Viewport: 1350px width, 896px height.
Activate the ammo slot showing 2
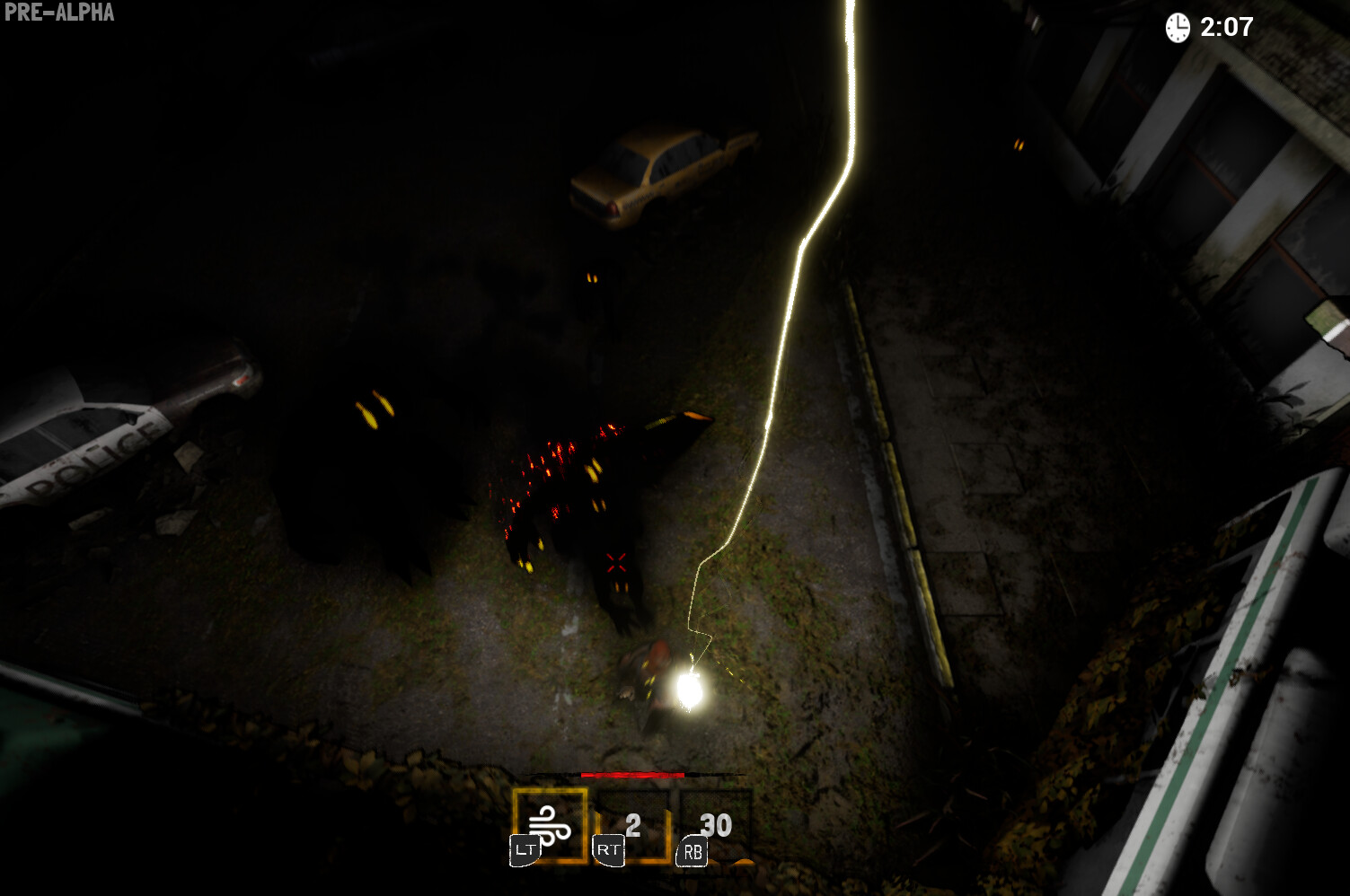coord(631,821)
